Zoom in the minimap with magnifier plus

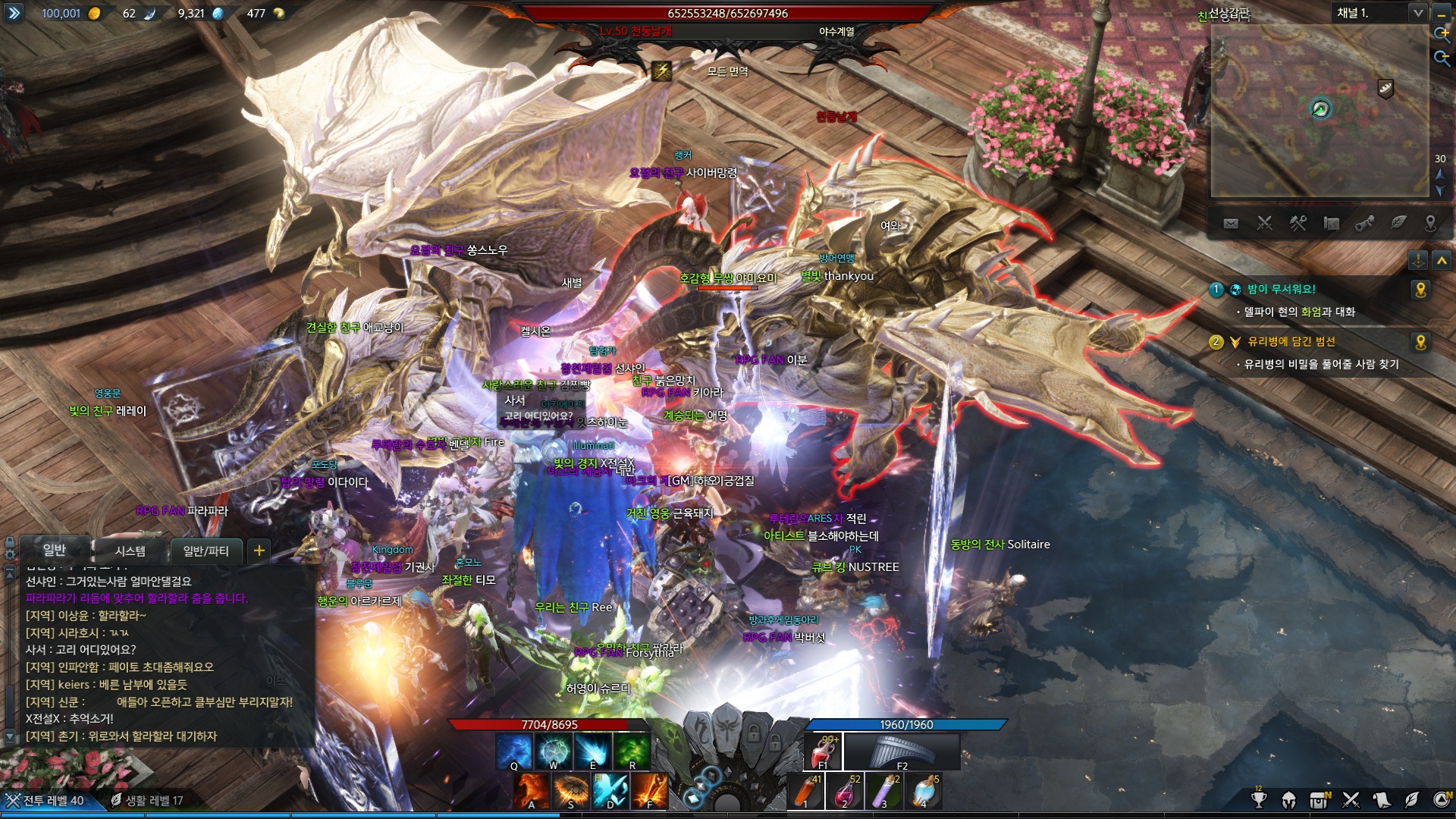pos(1442,34)
